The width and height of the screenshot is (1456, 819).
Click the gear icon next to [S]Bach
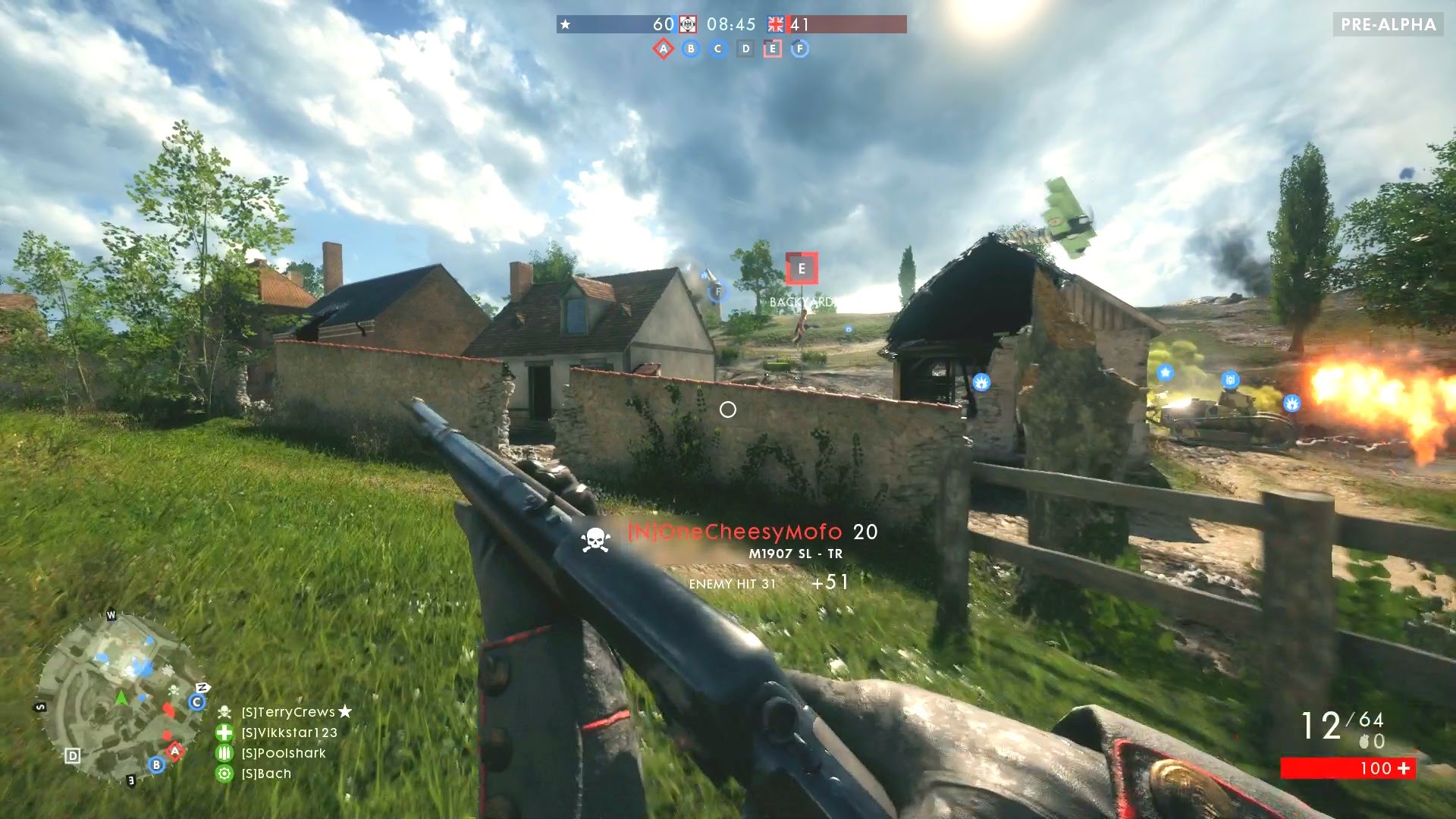(225, 775)
